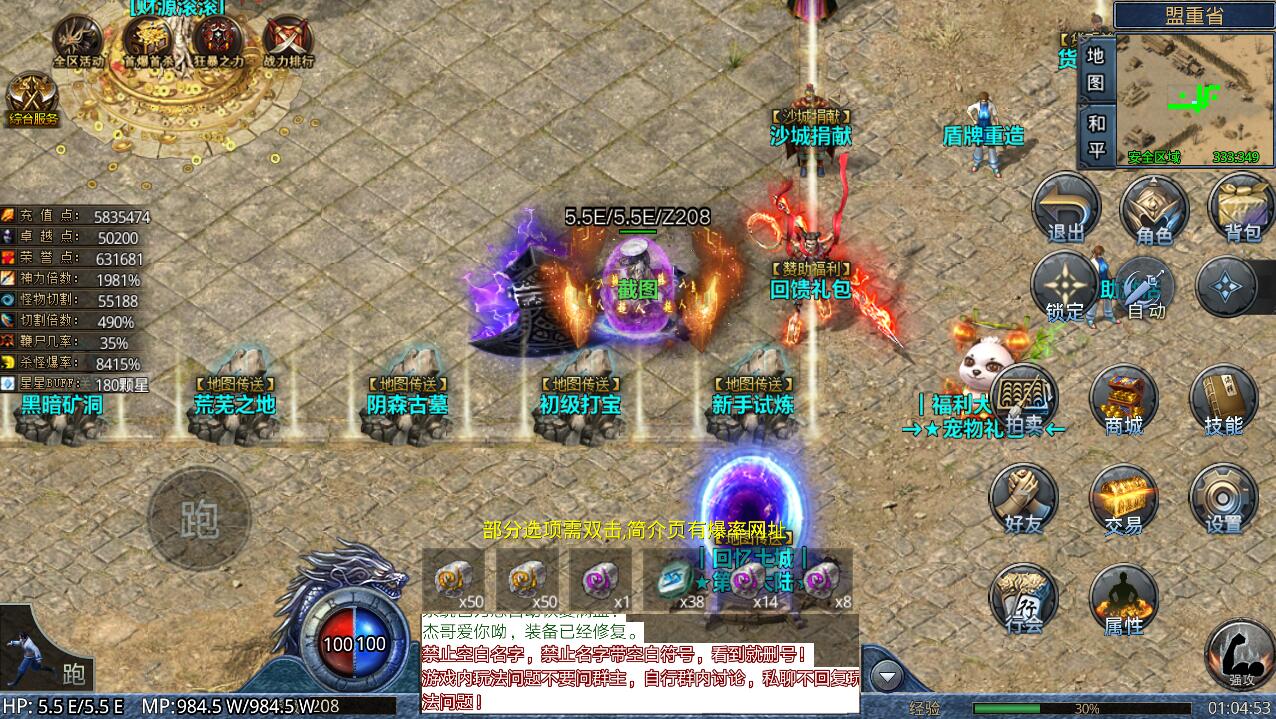Viewport: 1276px width, 719px height.
Task: View the 属性 attributes panel
Action: point(1123,600)
